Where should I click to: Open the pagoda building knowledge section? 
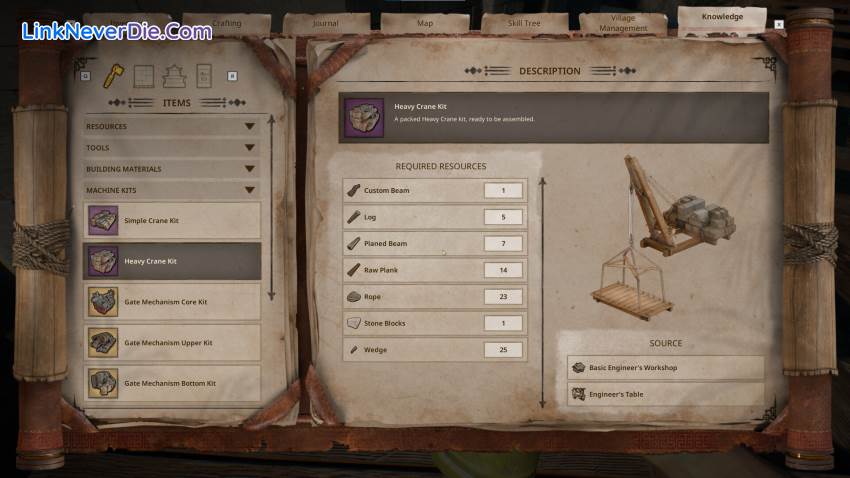coord(174,75)
